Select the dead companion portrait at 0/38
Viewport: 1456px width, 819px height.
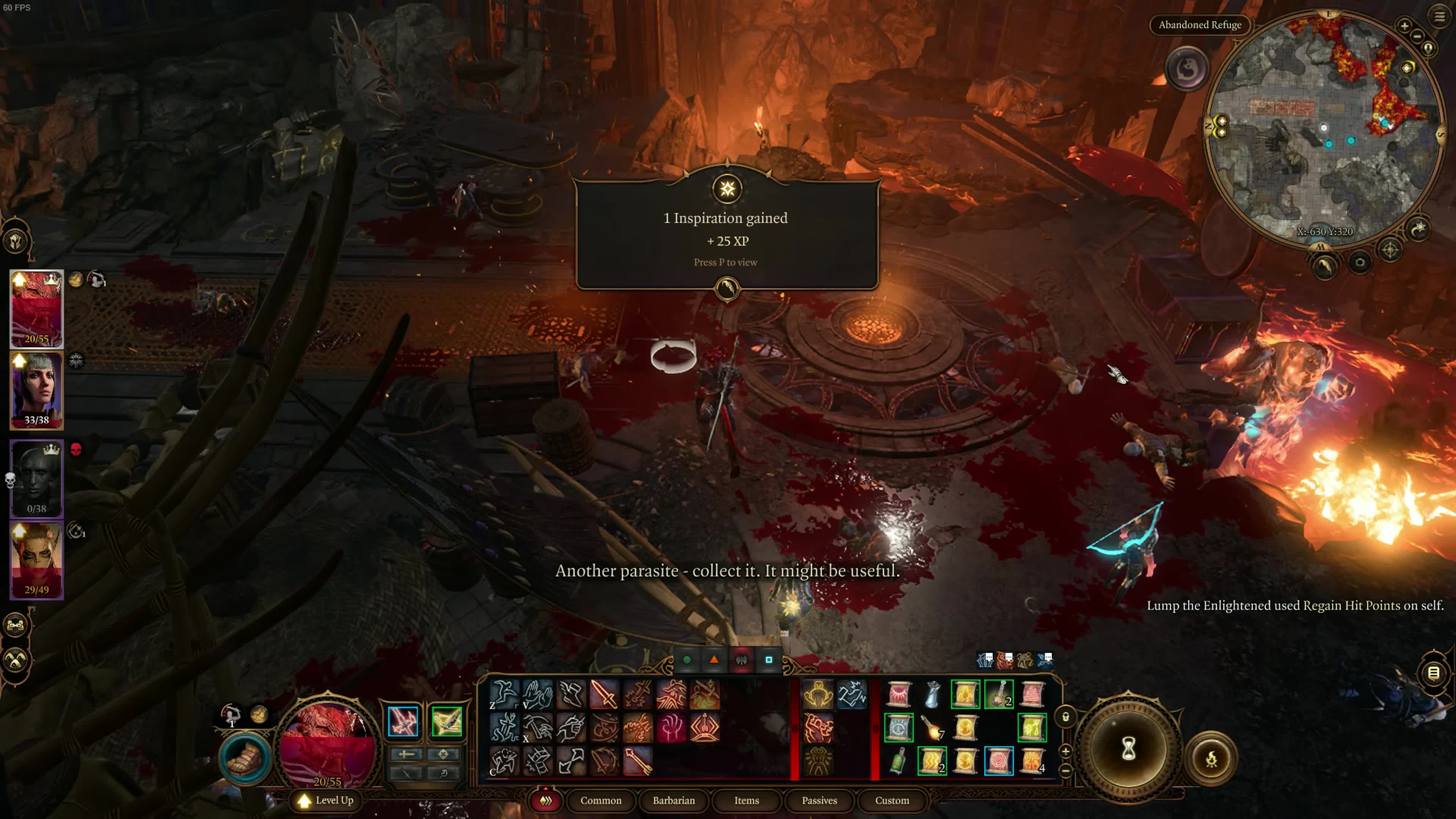(x=37, y=478)
